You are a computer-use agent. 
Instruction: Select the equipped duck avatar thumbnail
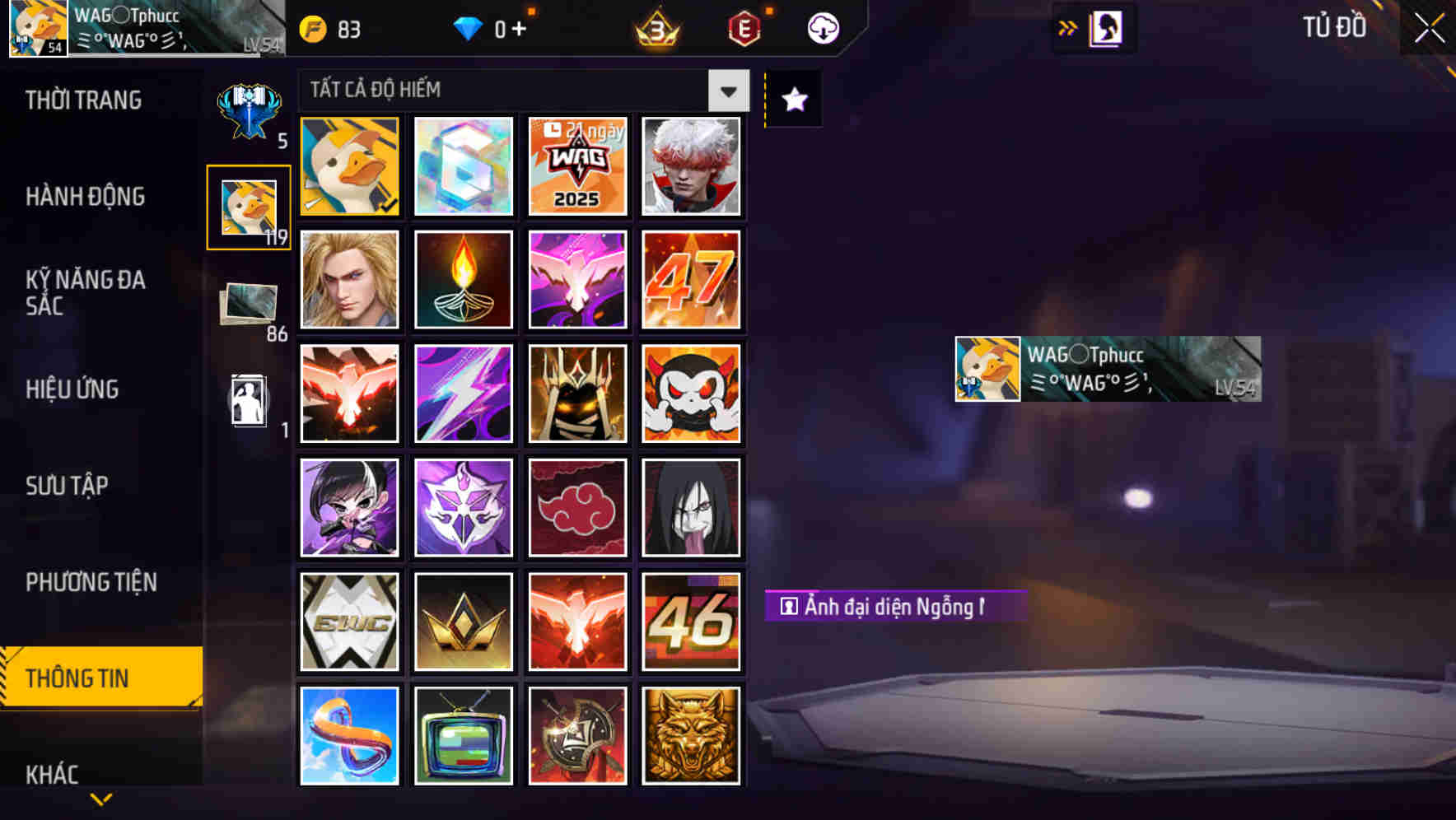click(348, 166)
